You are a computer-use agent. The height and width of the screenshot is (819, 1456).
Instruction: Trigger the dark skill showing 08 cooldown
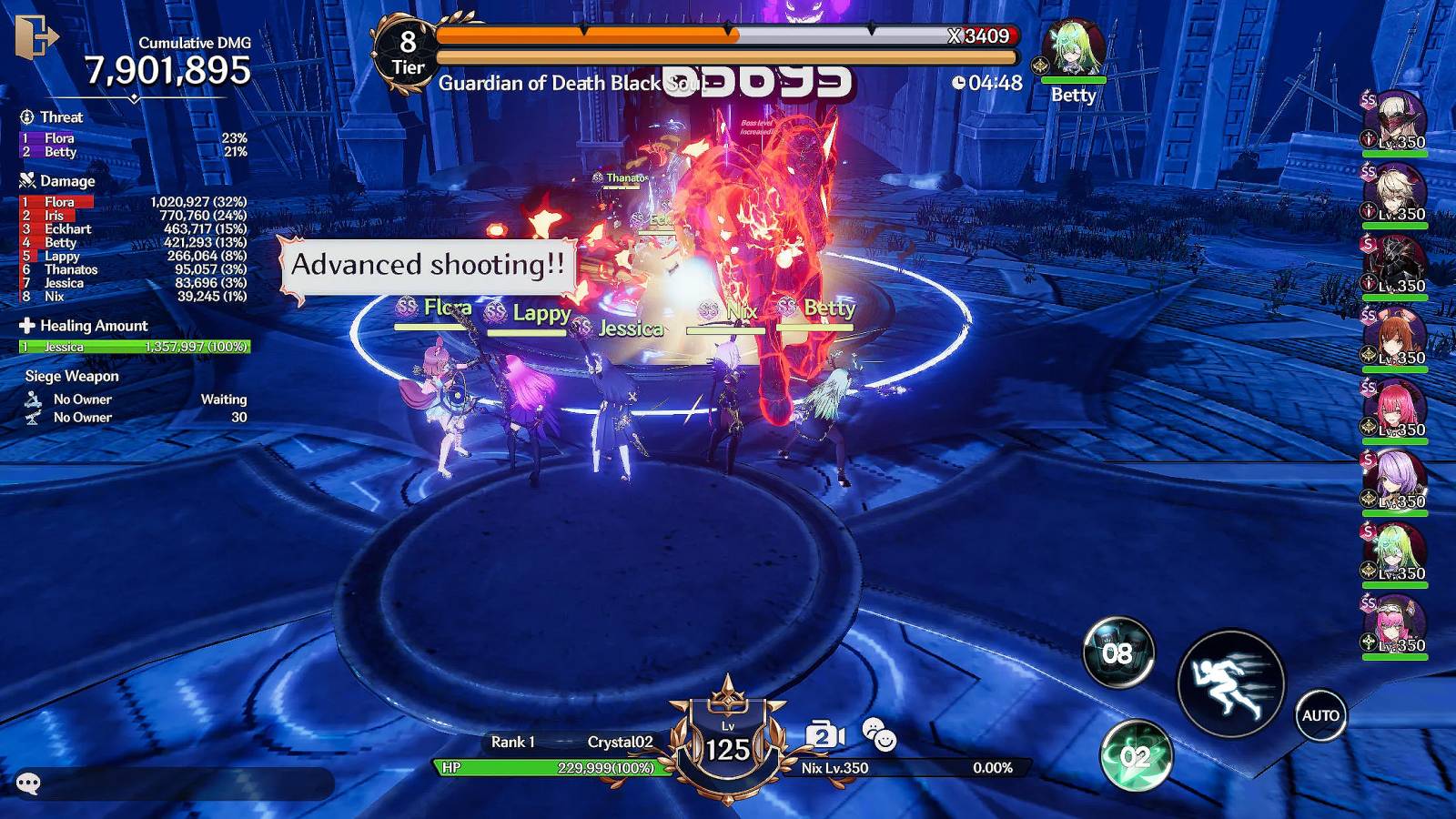(x=1118, y=652)
